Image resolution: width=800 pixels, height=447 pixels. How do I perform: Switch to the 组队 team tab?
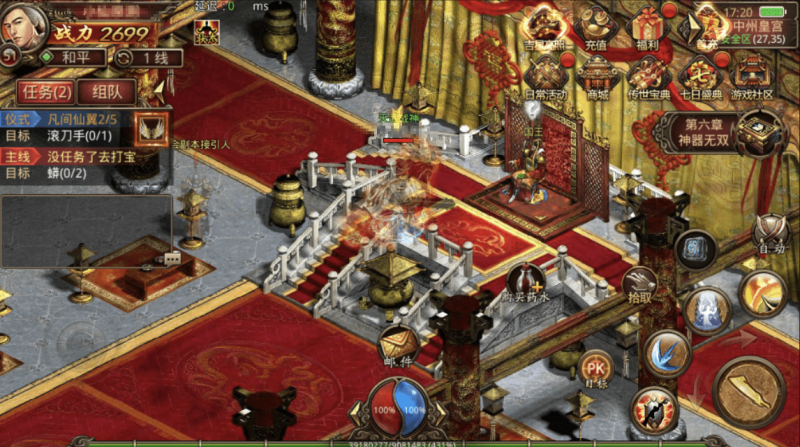pos(106,92)
